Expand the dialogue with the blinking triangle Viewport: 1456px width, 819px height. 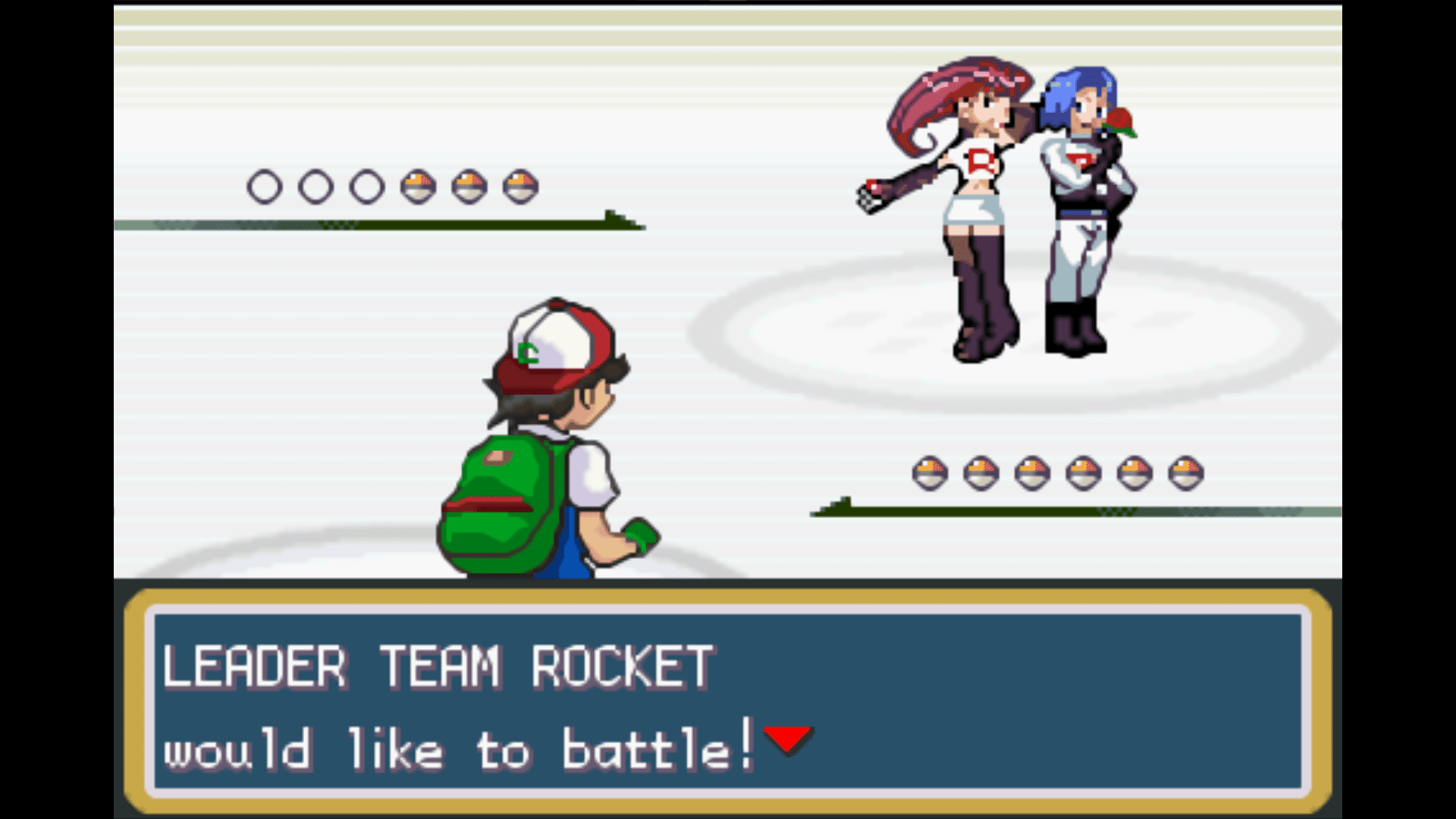[789, 741]
